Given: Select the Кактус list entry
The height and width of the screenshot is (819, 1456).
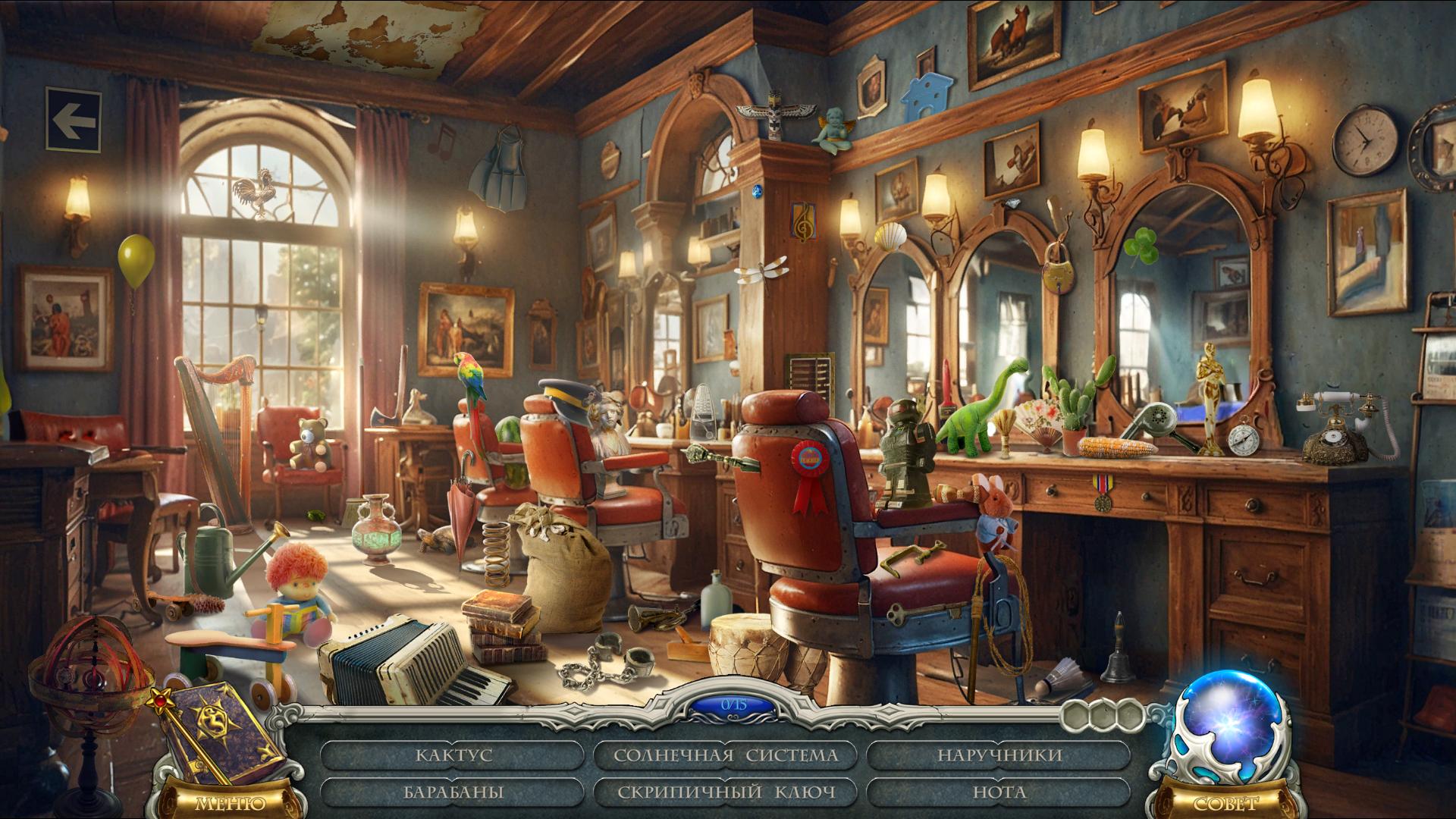Looking at the screenshot, I should click(453, 755).
